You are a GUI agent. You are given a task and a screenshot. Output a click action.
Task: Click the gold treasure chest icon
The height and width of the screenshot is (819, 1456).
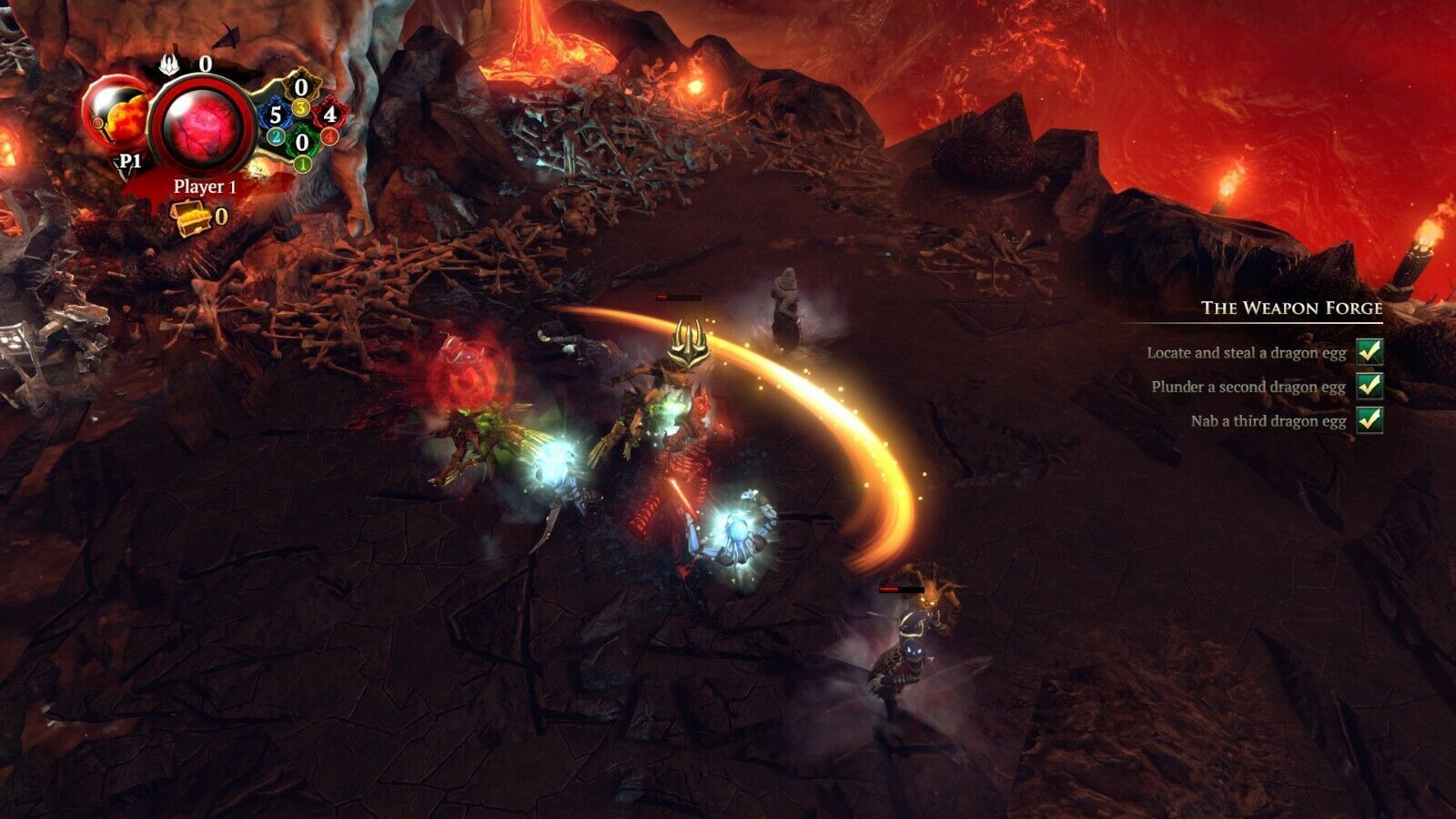[191, 217]
